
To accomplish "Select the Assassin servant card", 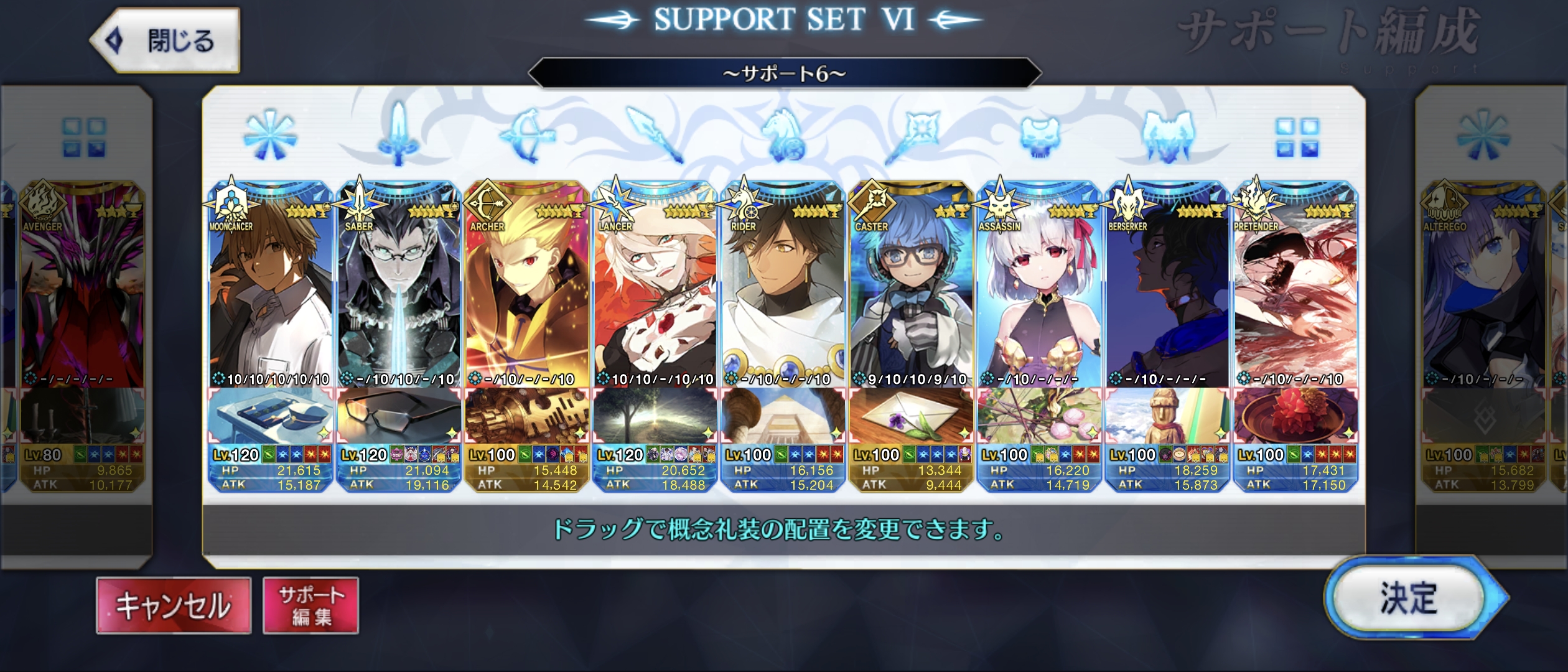I will click(x=1040, y=286).
